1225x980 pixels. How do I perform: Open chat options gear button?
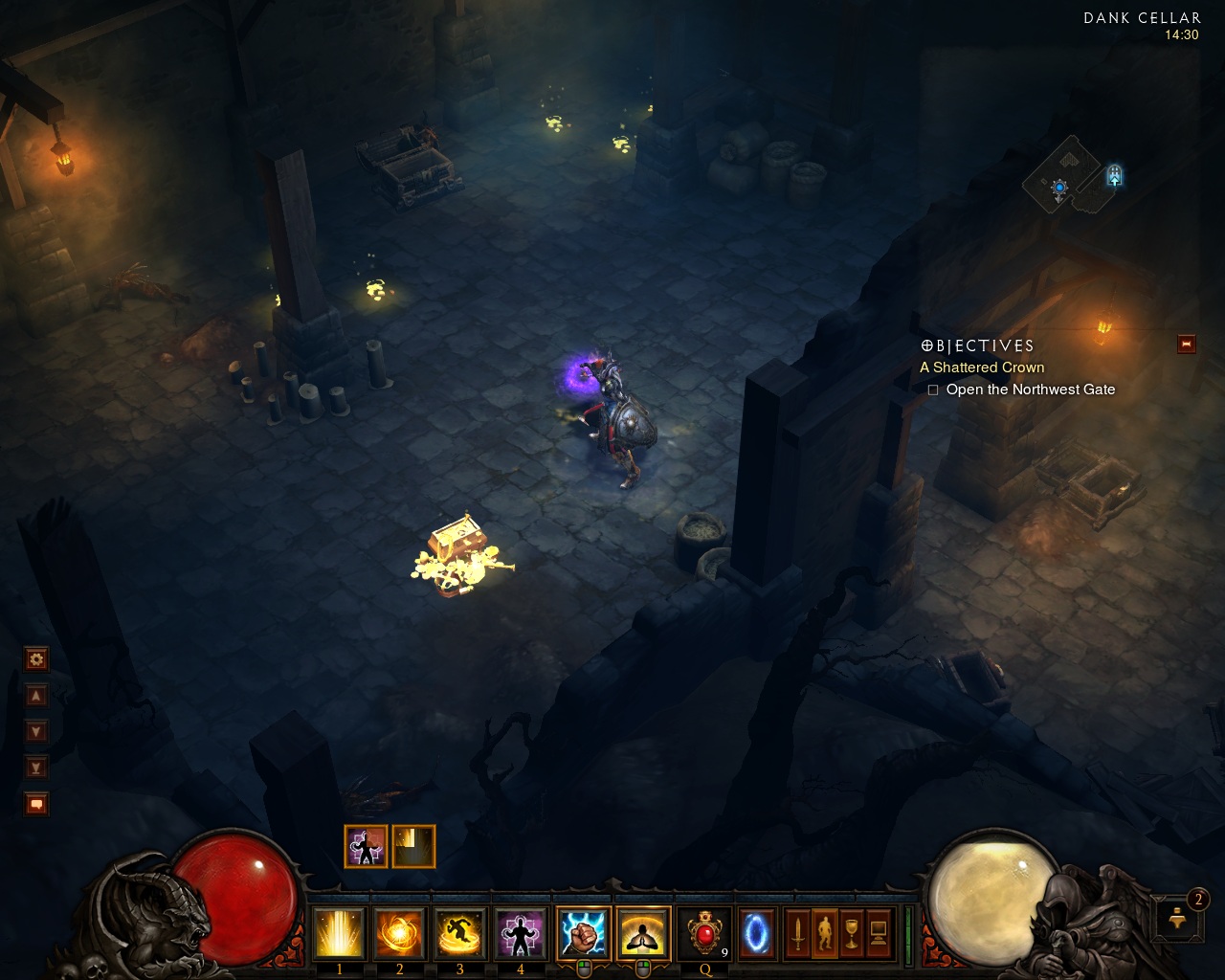click(36, 659)
